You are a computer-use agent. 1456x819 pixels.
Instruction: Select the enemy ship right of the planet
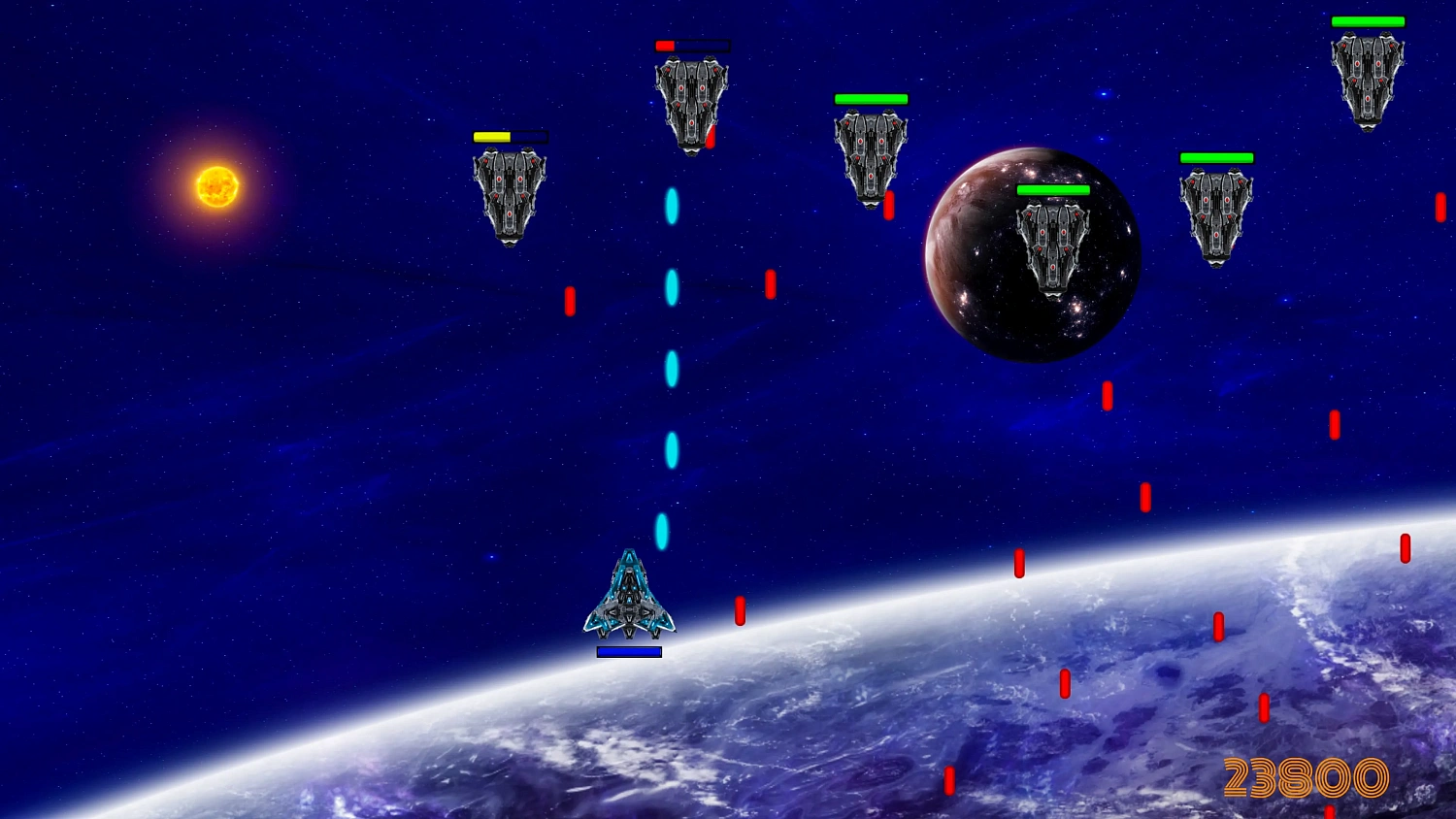pos(1216,213)
